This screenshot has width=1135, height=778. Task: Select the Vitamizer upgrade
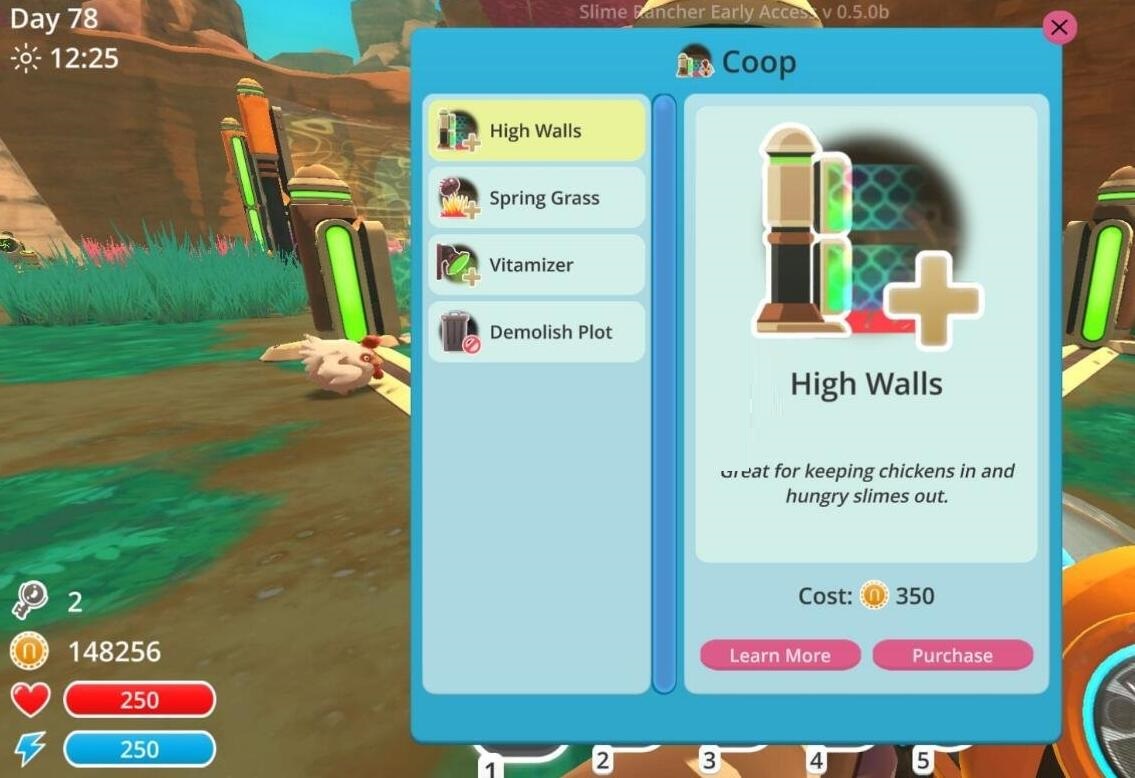537,265
